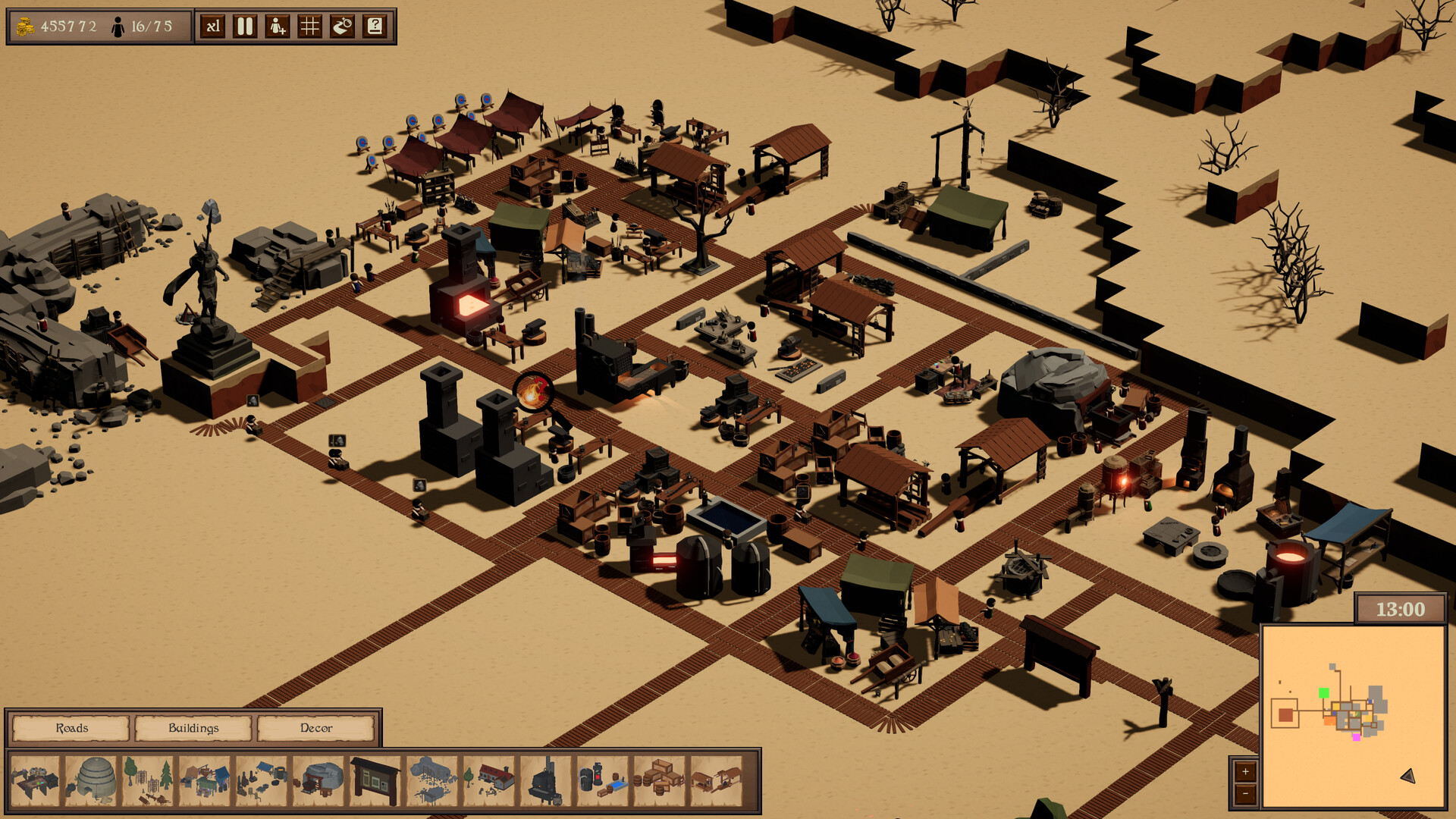Click the gold coins counter icon
The image size is (1456, 819).
(x=25, y=24)
